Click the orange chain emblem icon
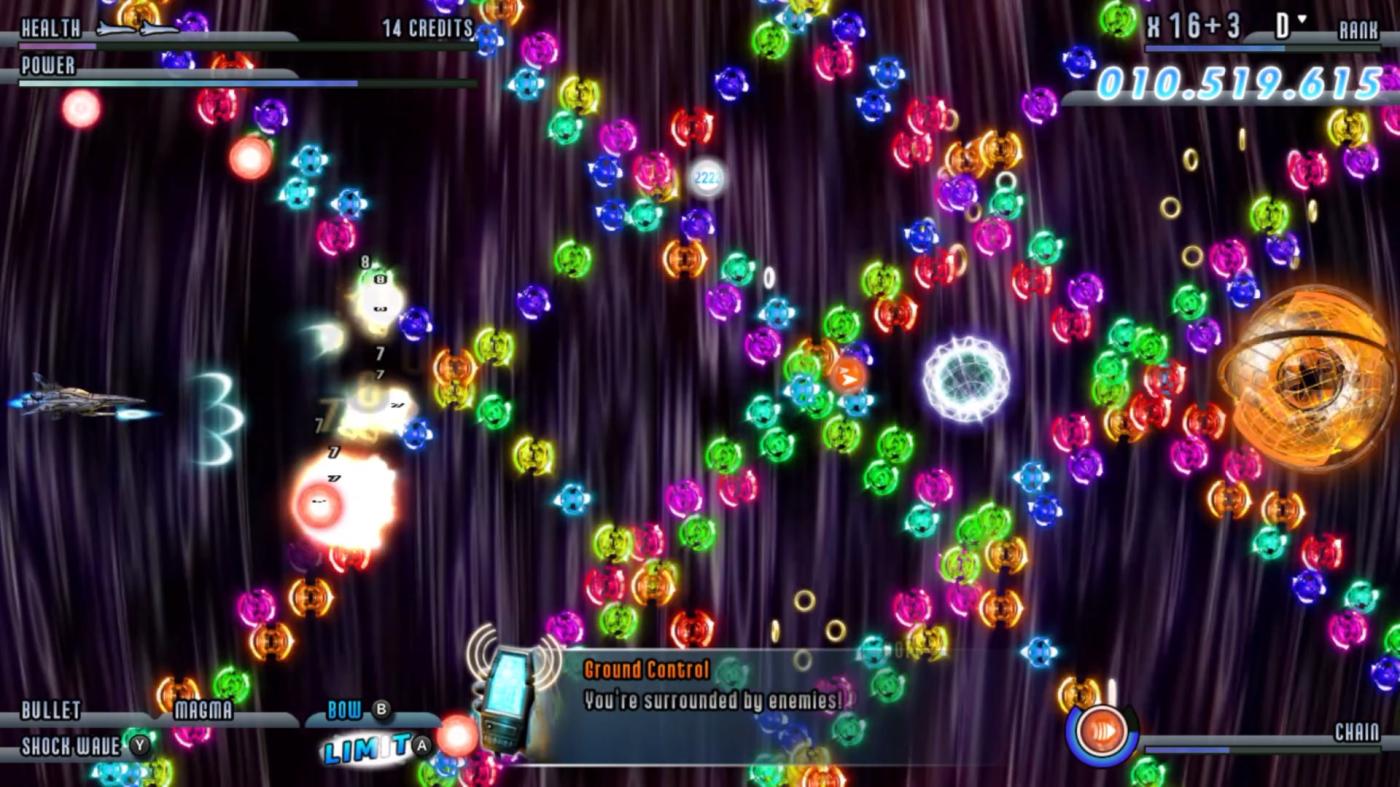The width and height of the screenshot is (1400, 787). [x=1102, y=733]
